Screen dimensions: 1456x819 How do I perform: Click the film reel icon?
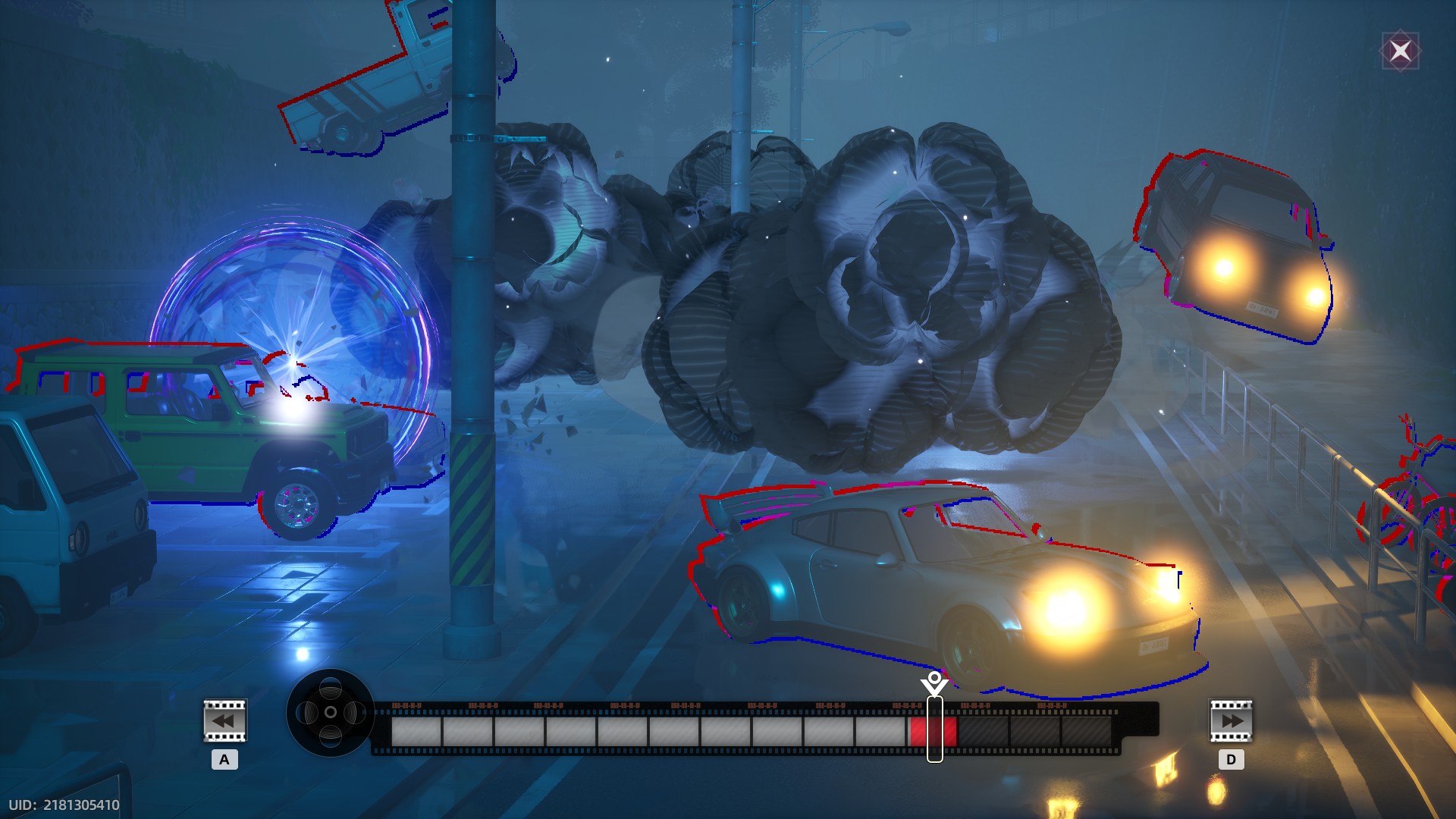click(331, 713)
